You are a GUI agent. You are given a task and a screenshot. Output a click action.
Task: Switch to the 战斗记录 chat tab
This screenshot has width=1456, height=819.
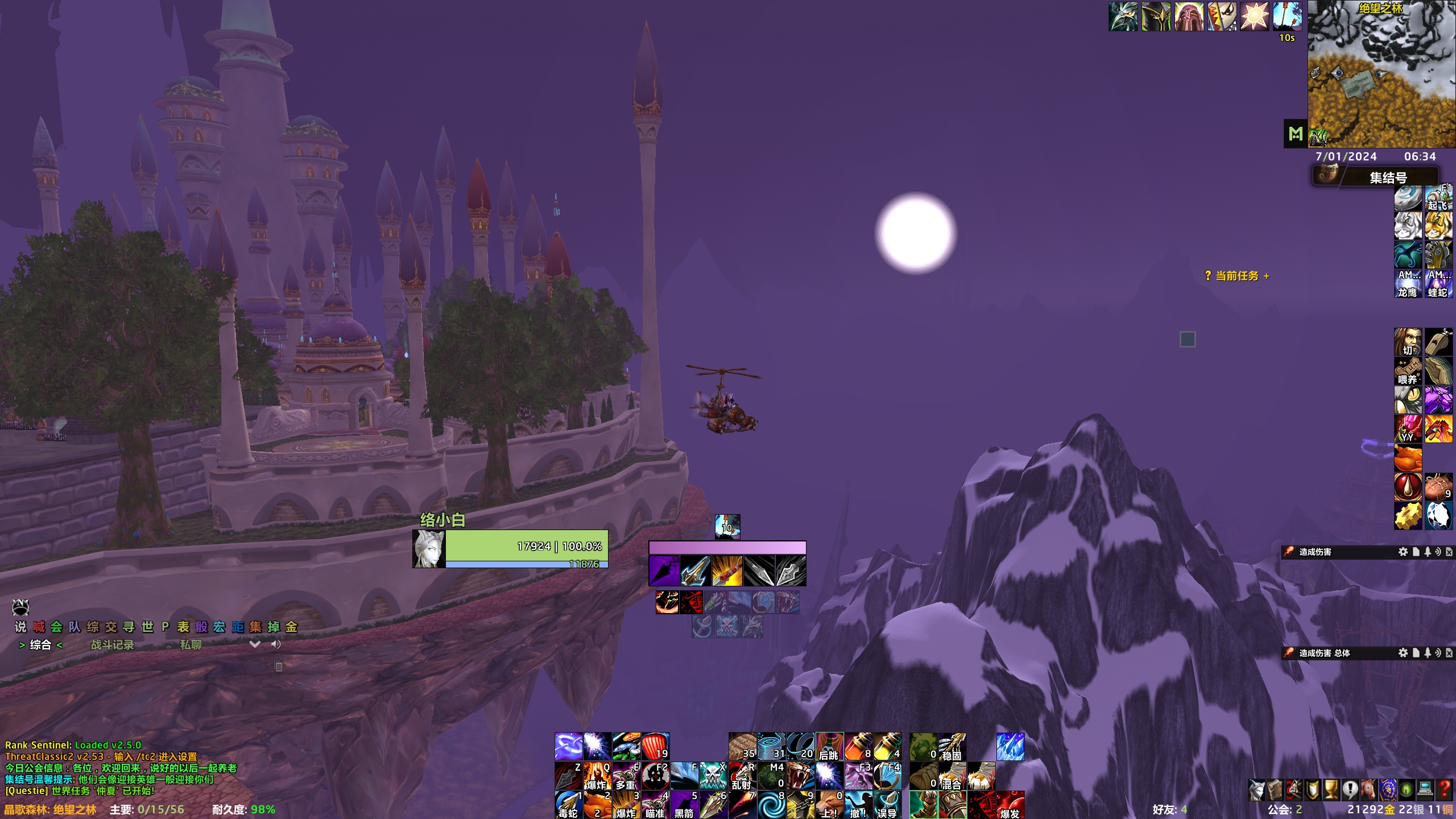pyautogui.click(x=112, y=644)
